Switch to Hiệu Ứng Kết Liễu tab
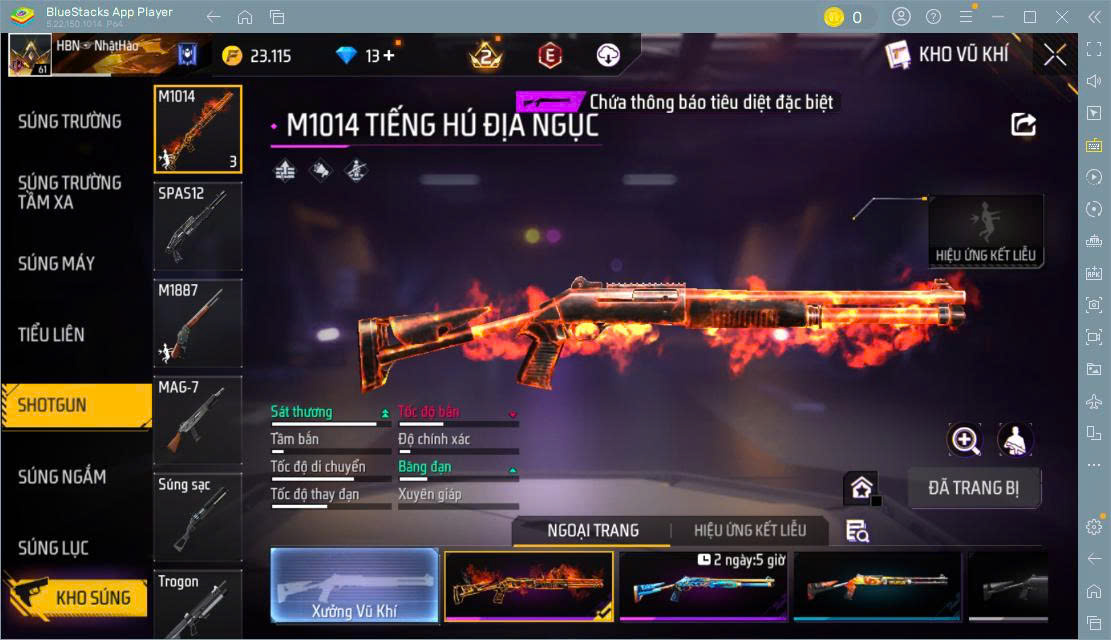 tap(749, 531)
